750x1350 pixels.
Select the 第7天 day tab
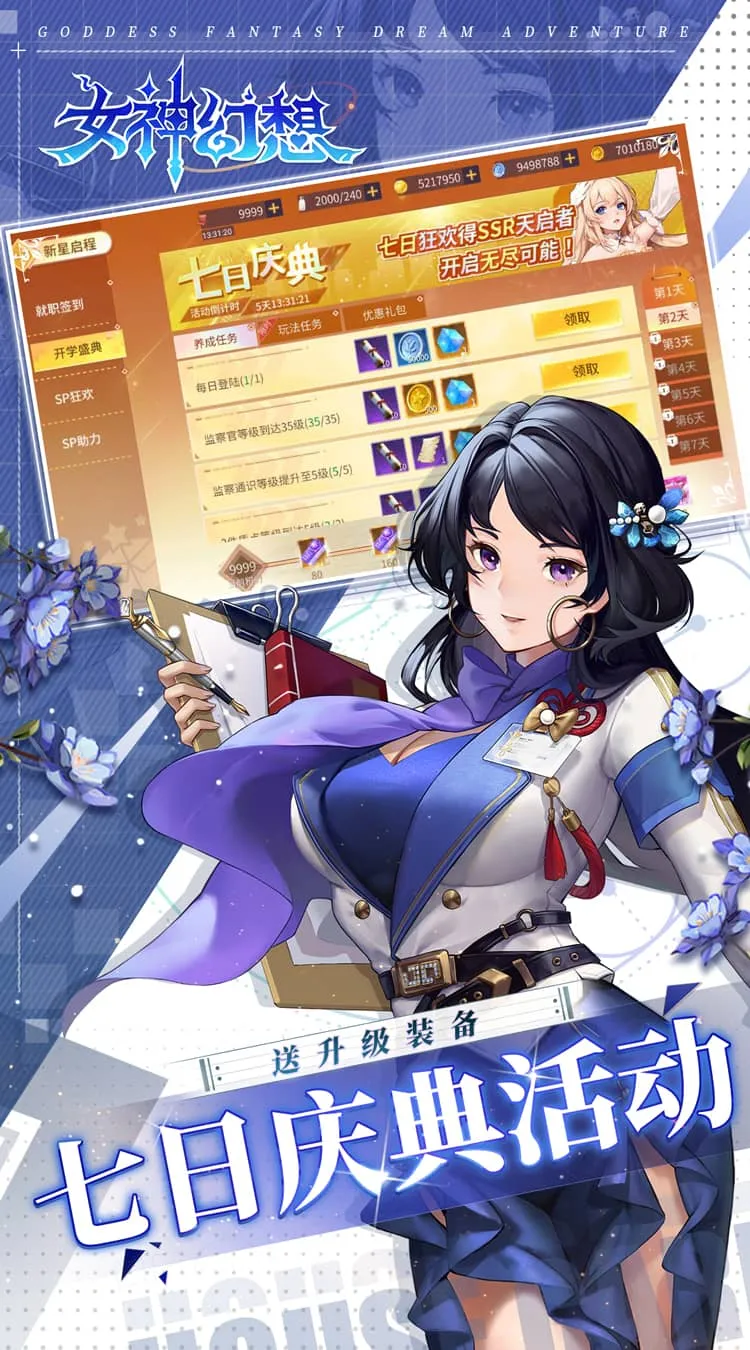695,443
